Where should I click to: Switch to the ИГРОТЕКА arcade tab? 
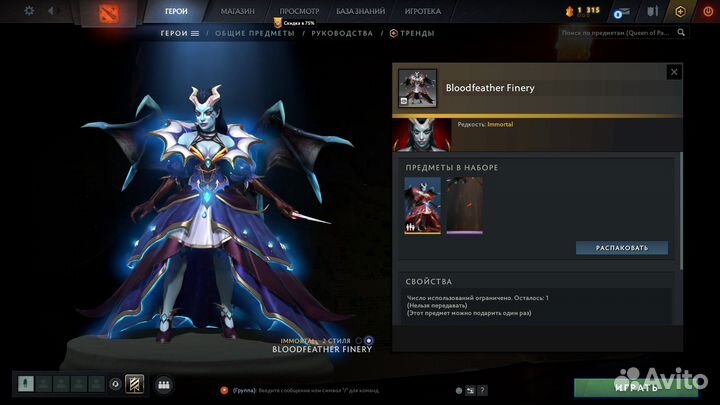coord(423,11)
